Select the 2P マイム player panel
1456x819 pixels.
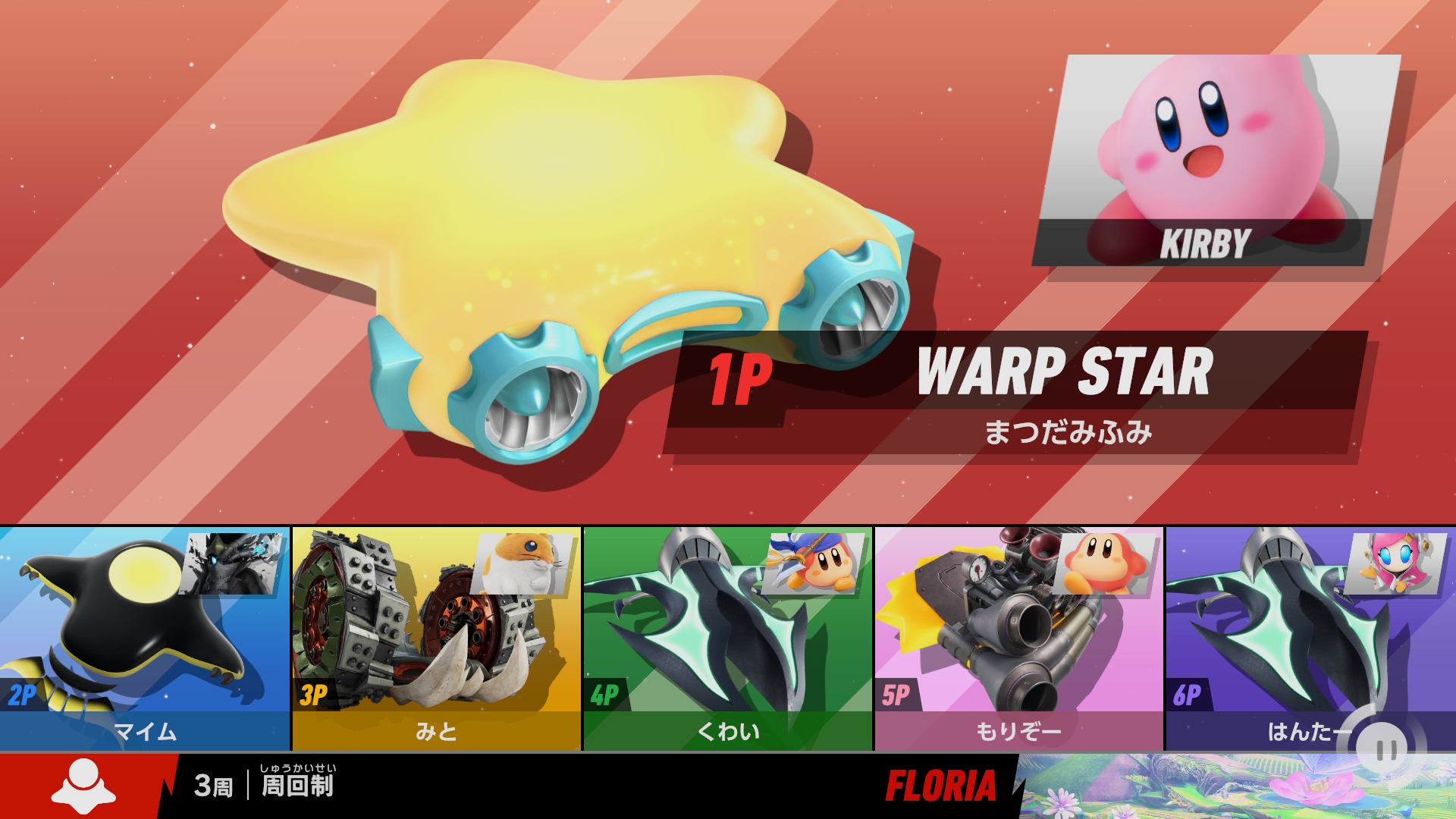pyautogui.click(x=144, y=639)
